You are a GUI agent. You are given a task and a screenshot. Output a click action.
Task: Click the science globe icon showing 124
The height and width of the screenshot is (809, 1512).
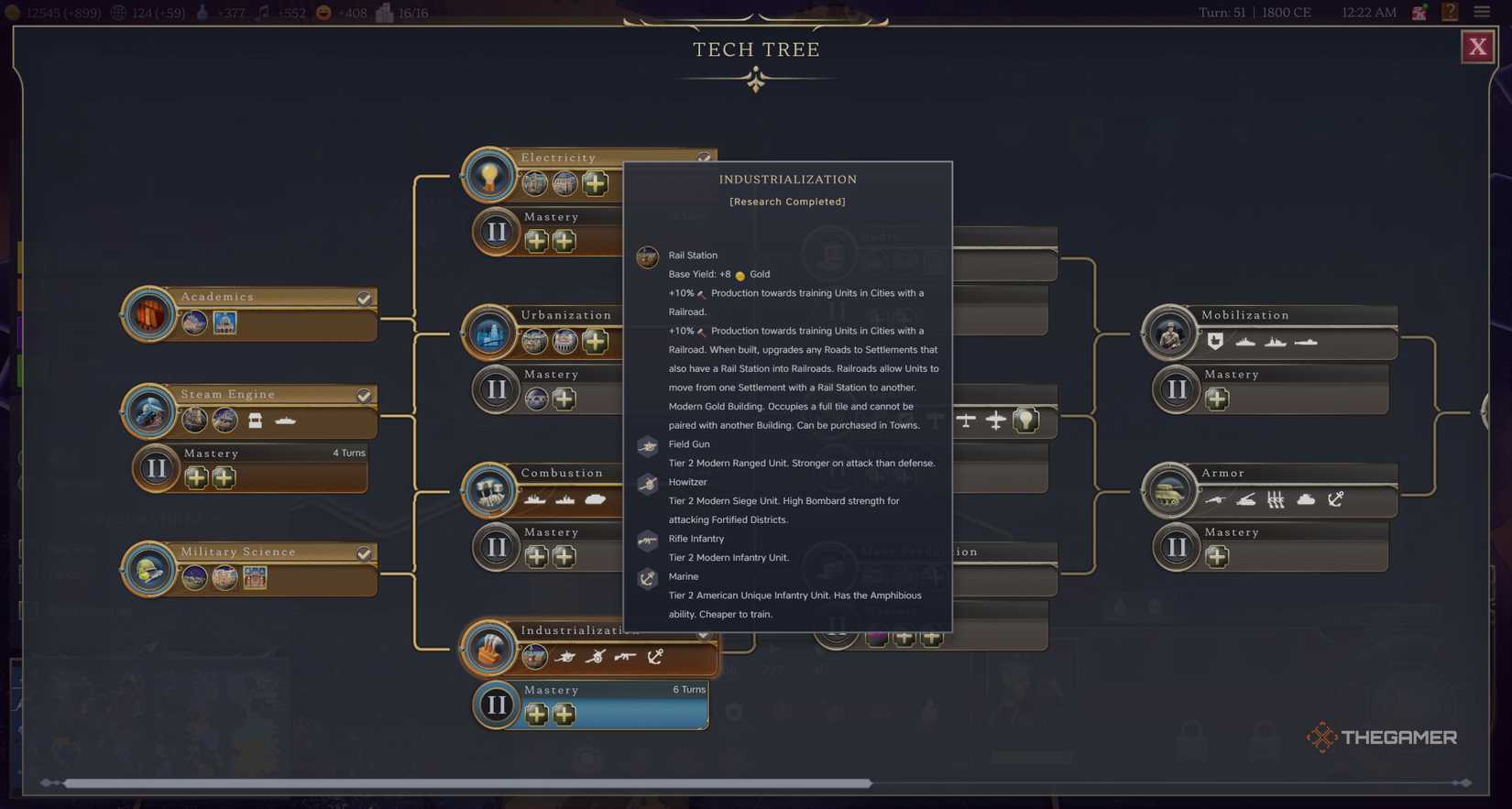(x=117, y=12)
